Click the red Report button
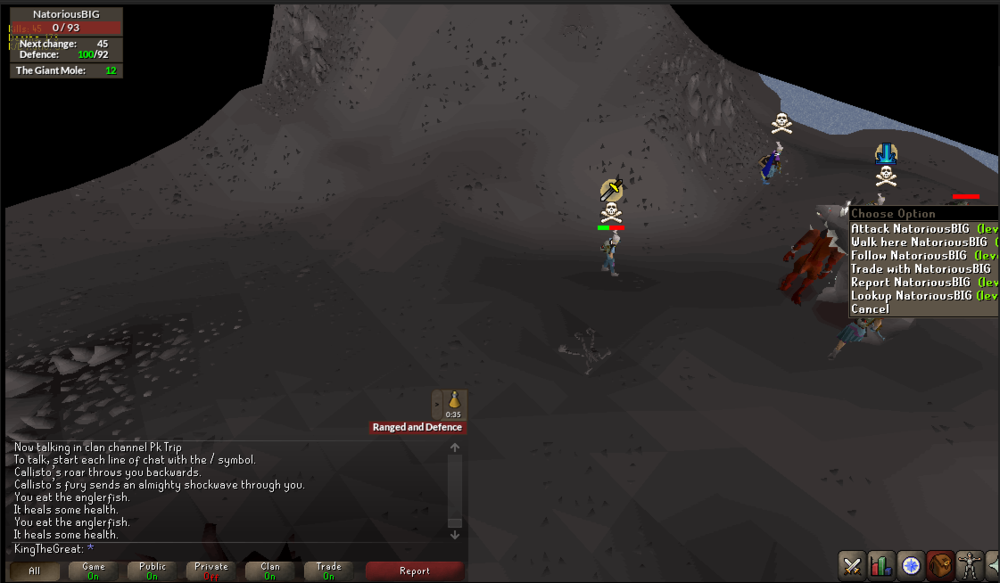This screenshot has width=1000, height=583. click(x=414, y=571)
